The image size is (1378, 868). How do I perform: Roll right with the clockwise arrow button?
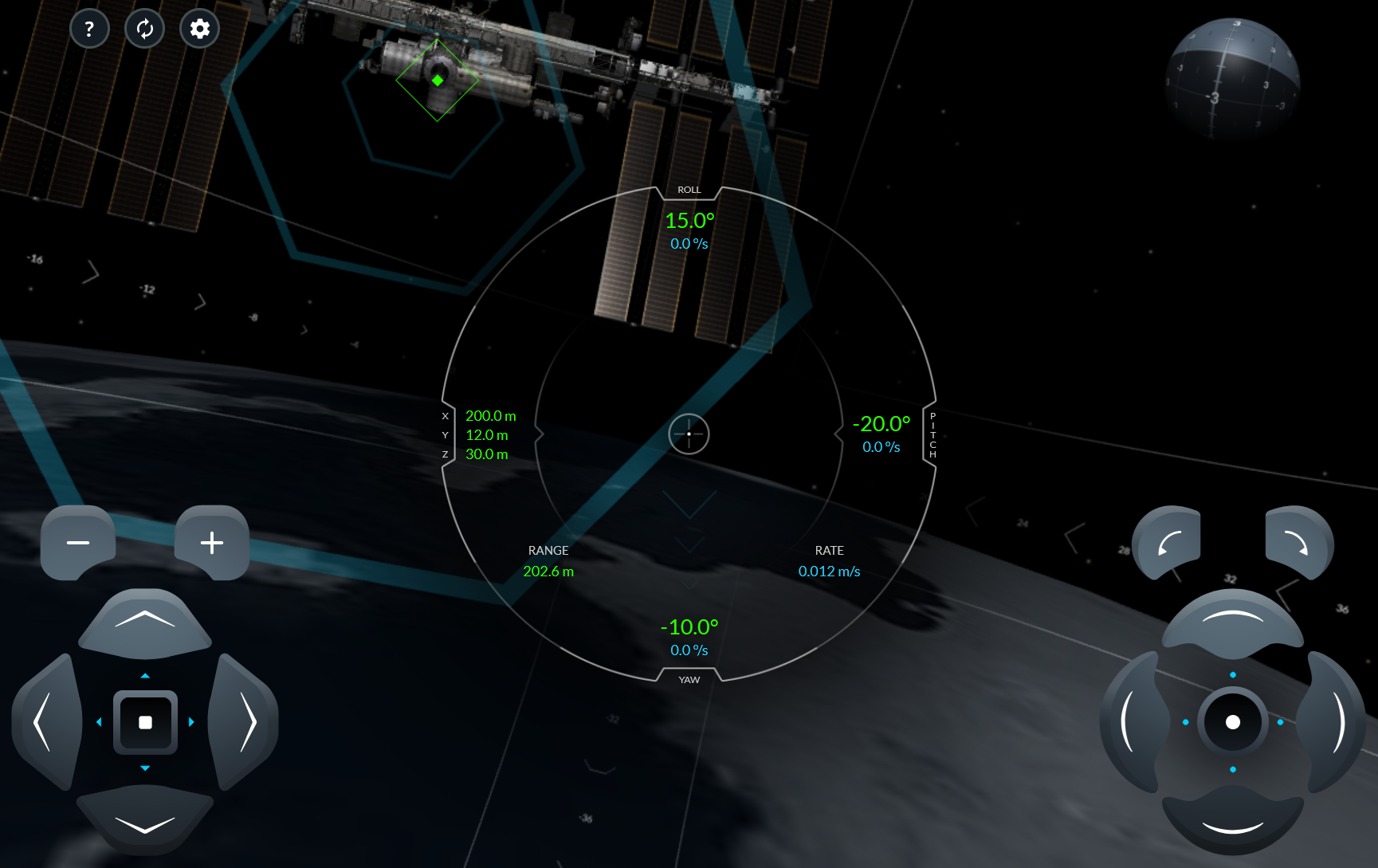coord(1298,543)
